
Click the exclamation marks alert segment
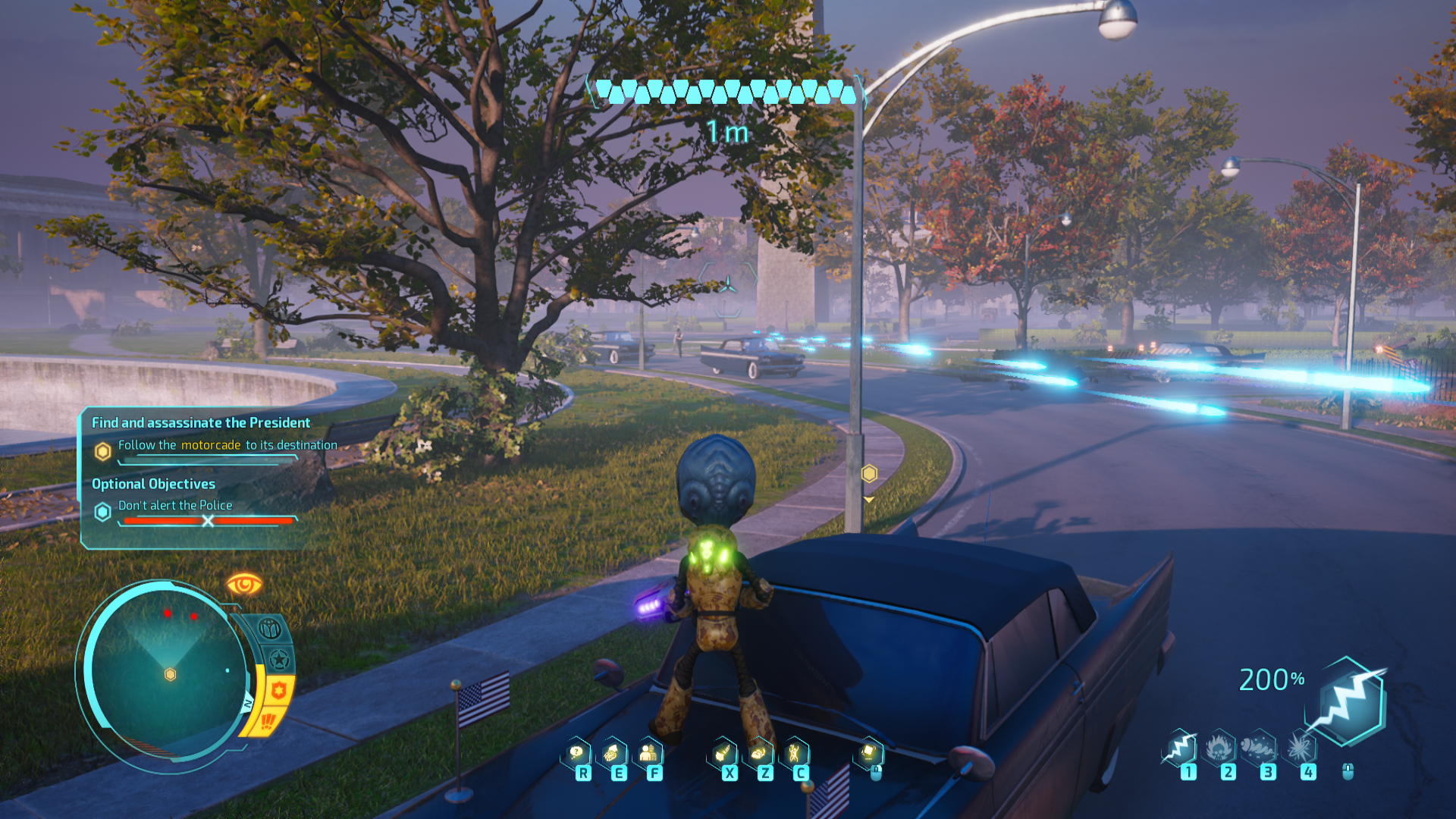[268, 721]
